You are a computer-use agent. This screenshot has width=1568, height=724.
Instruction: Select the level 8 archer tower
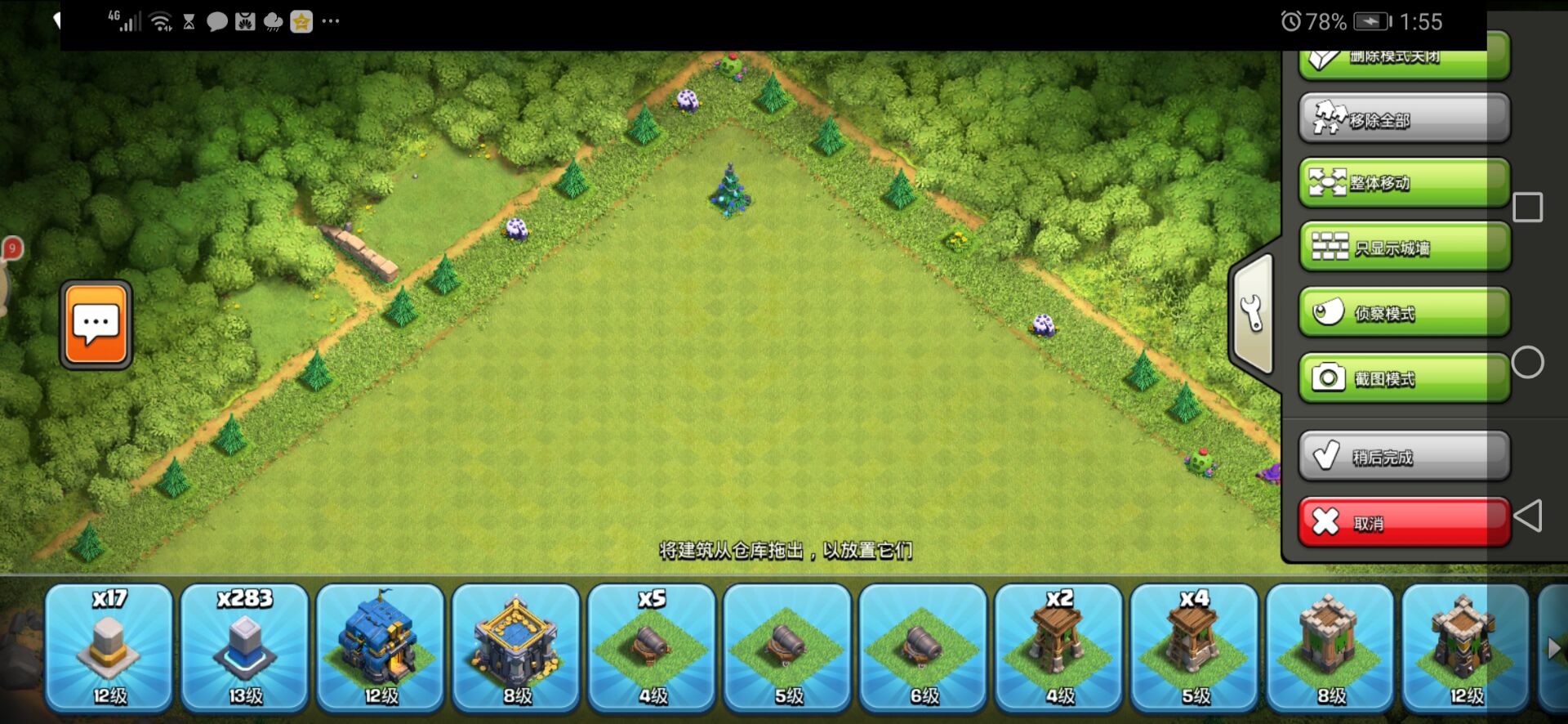click(1330, 646)
